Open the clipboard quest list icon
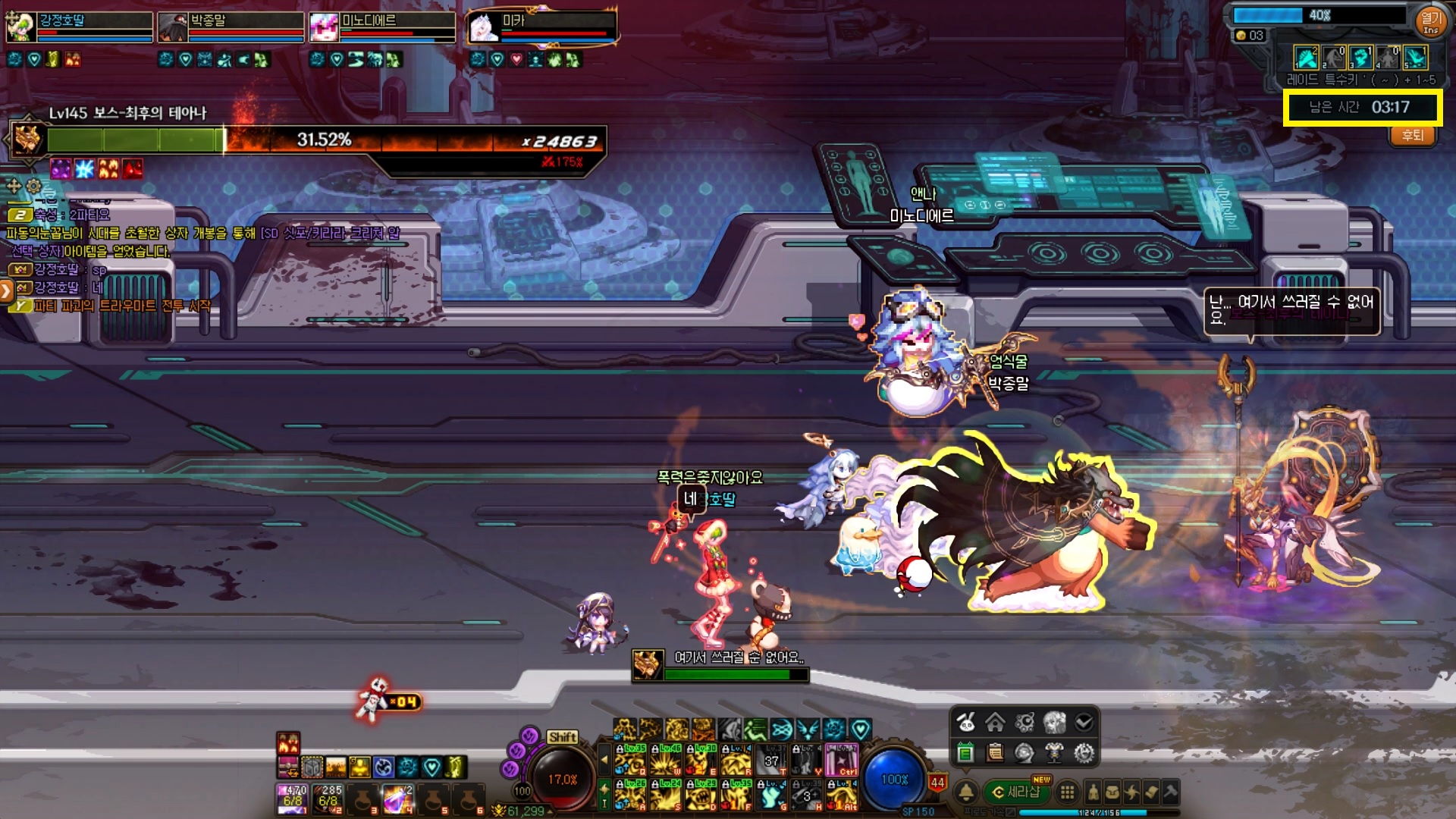 [995, 752]
